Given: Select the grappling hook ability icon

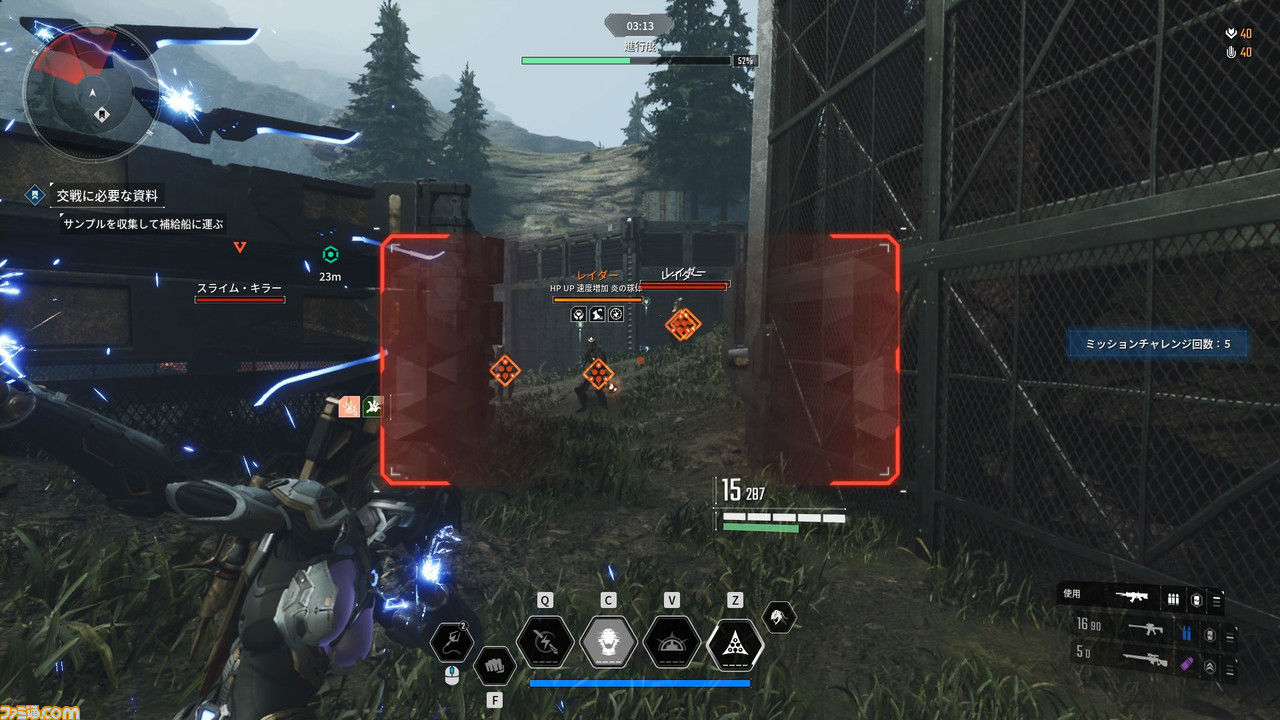Looking at the screenshot, I should click(x=452, y=641).
